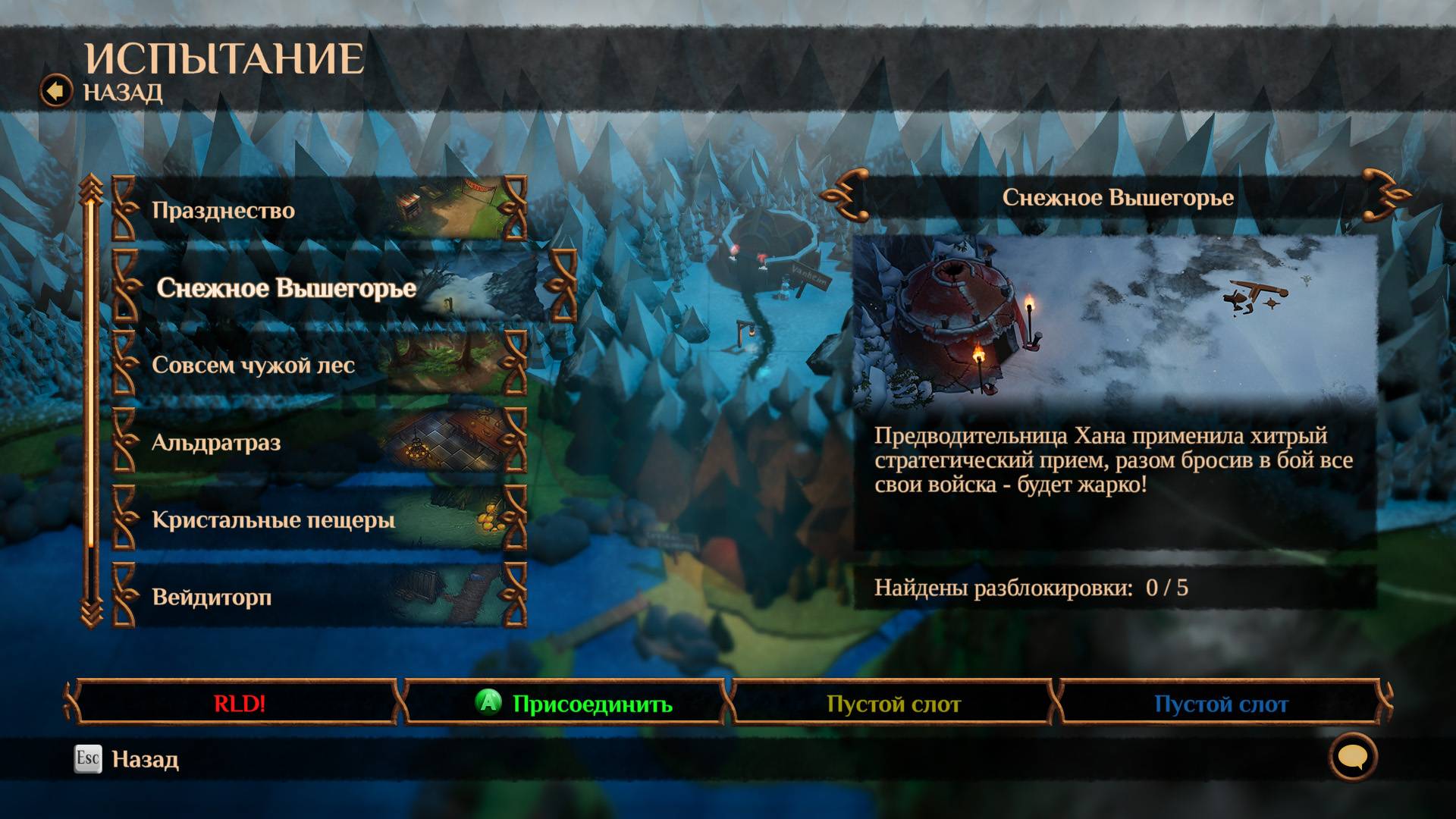Pick the Альдратраз challenge
Image resolution: width=1456 pixels, height=819 pixels.
(318, 442)
